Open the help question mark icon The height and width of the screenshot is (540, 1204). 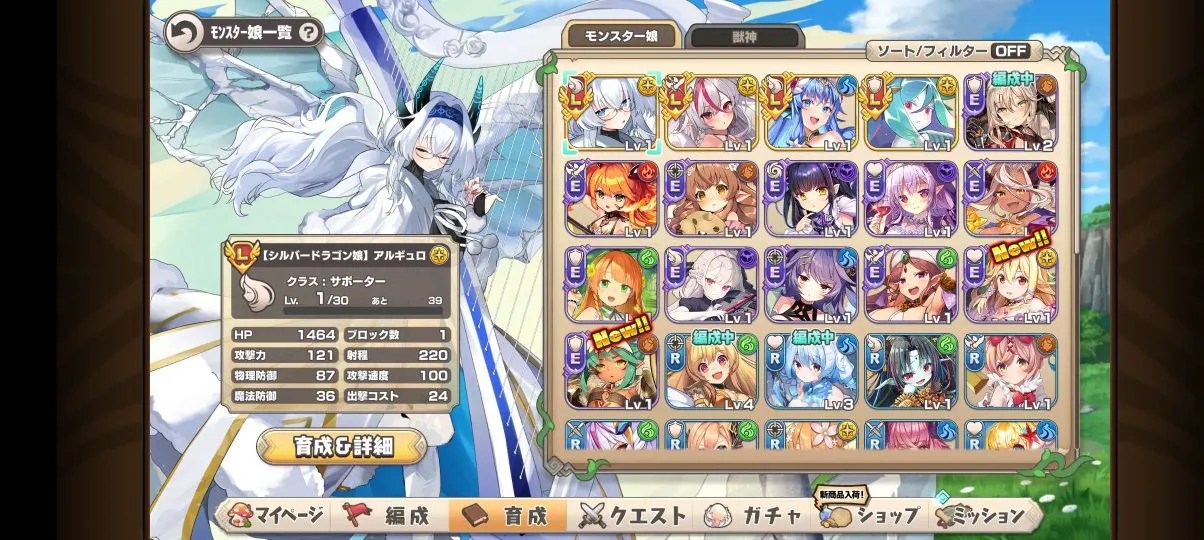pyautogui.click(x=309, y=33)
